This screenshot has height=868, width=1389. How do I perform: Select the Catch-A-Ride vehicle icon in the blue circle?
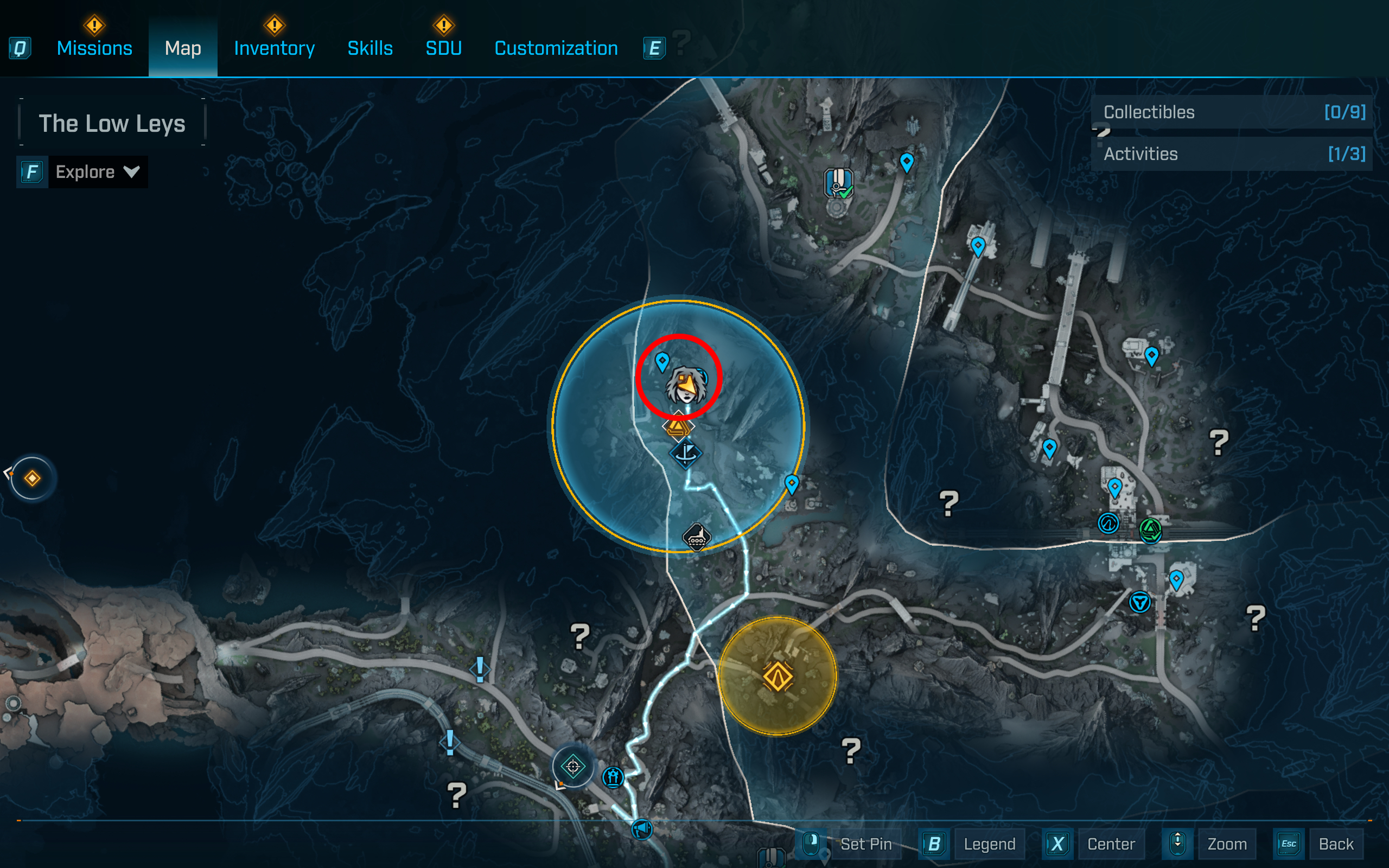click(x=698, y=537)
